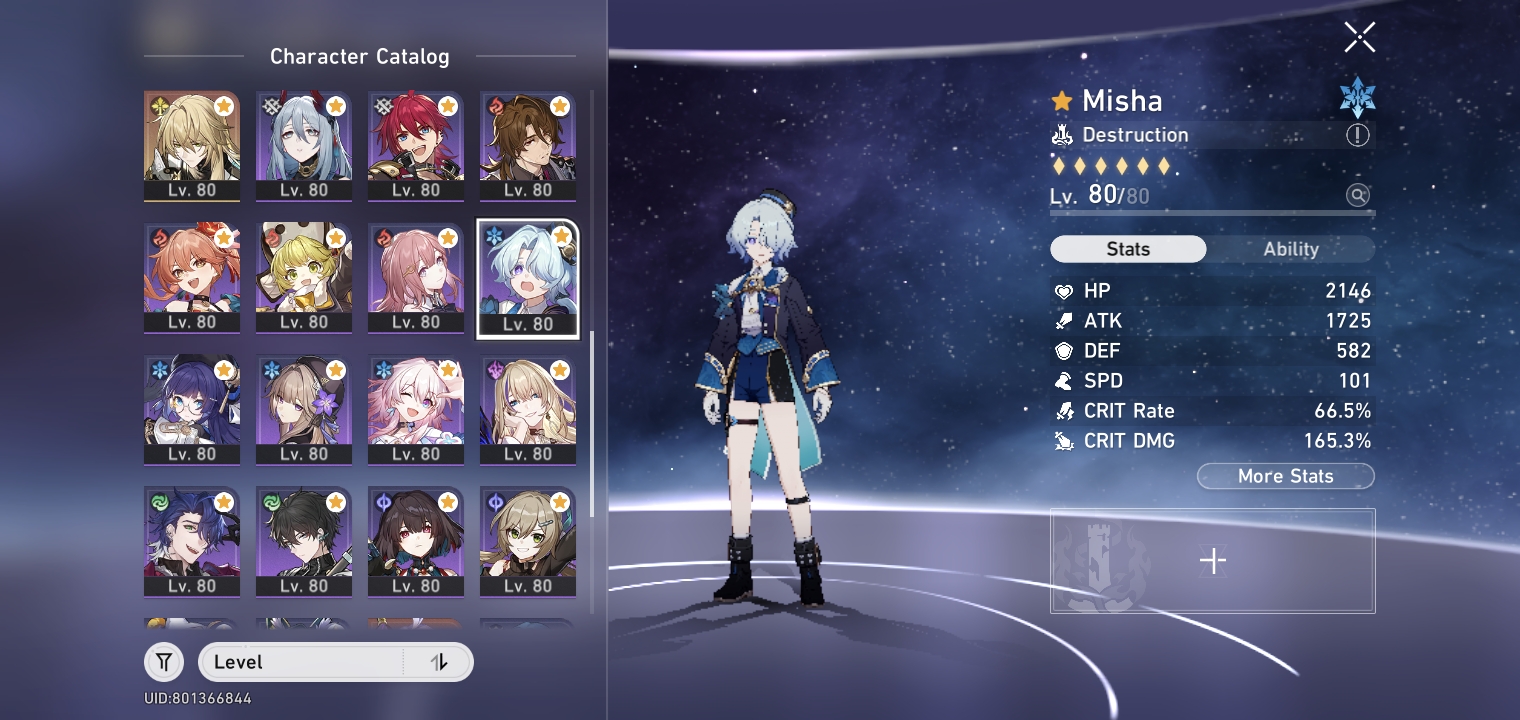The height and width of the screenshot is (720, 1520).
Task: Select the Stats tab
Action: (x=1128, y=249)
